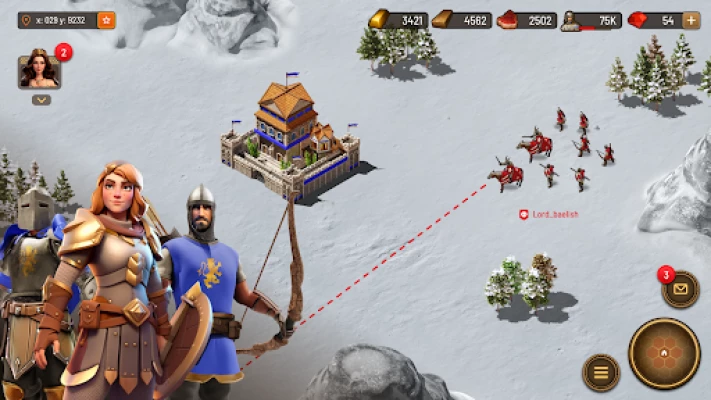Tap the orange star bookmark button
This screenshot has height=400, width=711.
tap(106, 20)
